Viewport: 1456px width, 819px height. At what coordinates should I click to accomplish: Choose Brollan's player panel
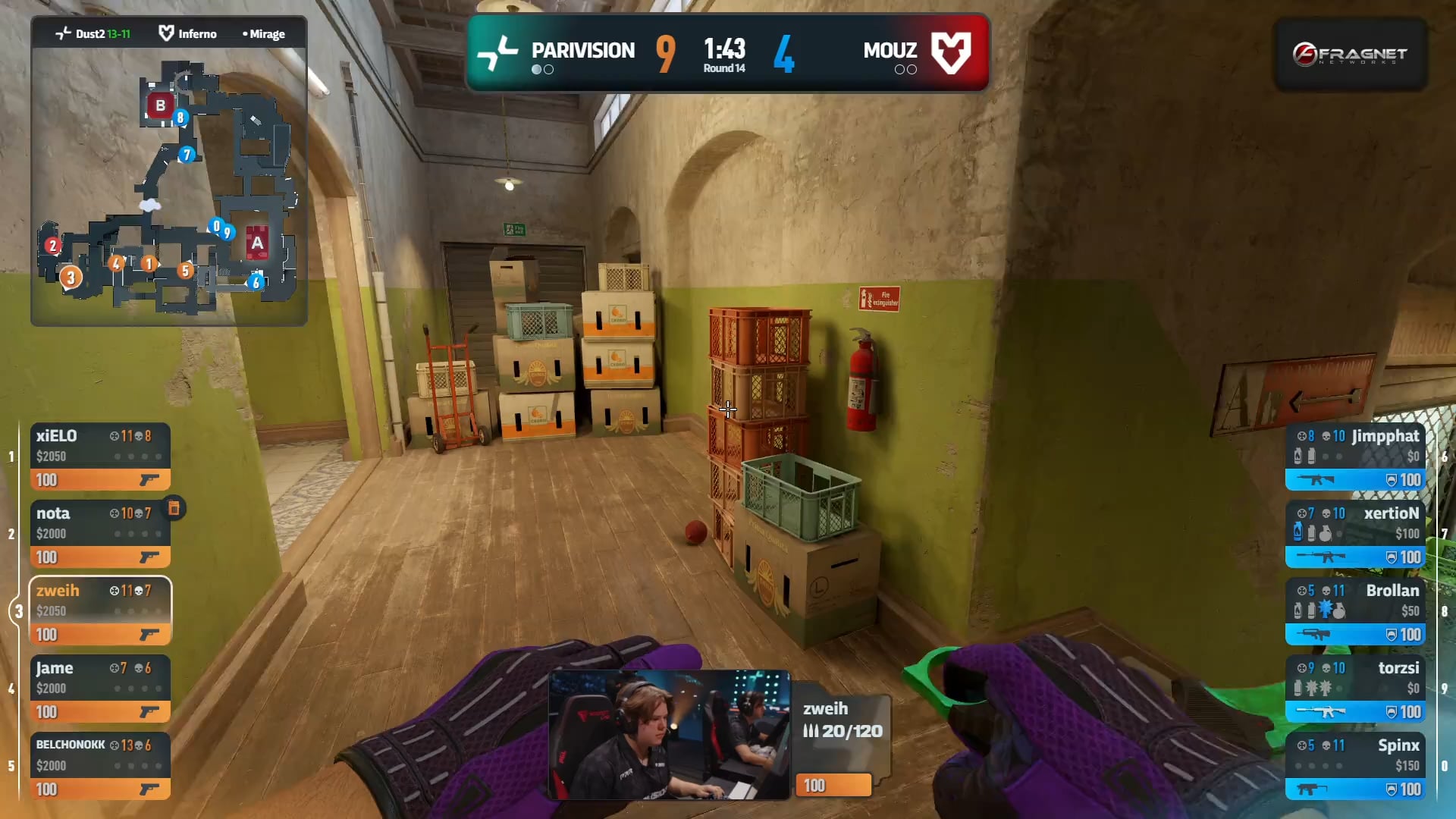(x=1355, y=611)
